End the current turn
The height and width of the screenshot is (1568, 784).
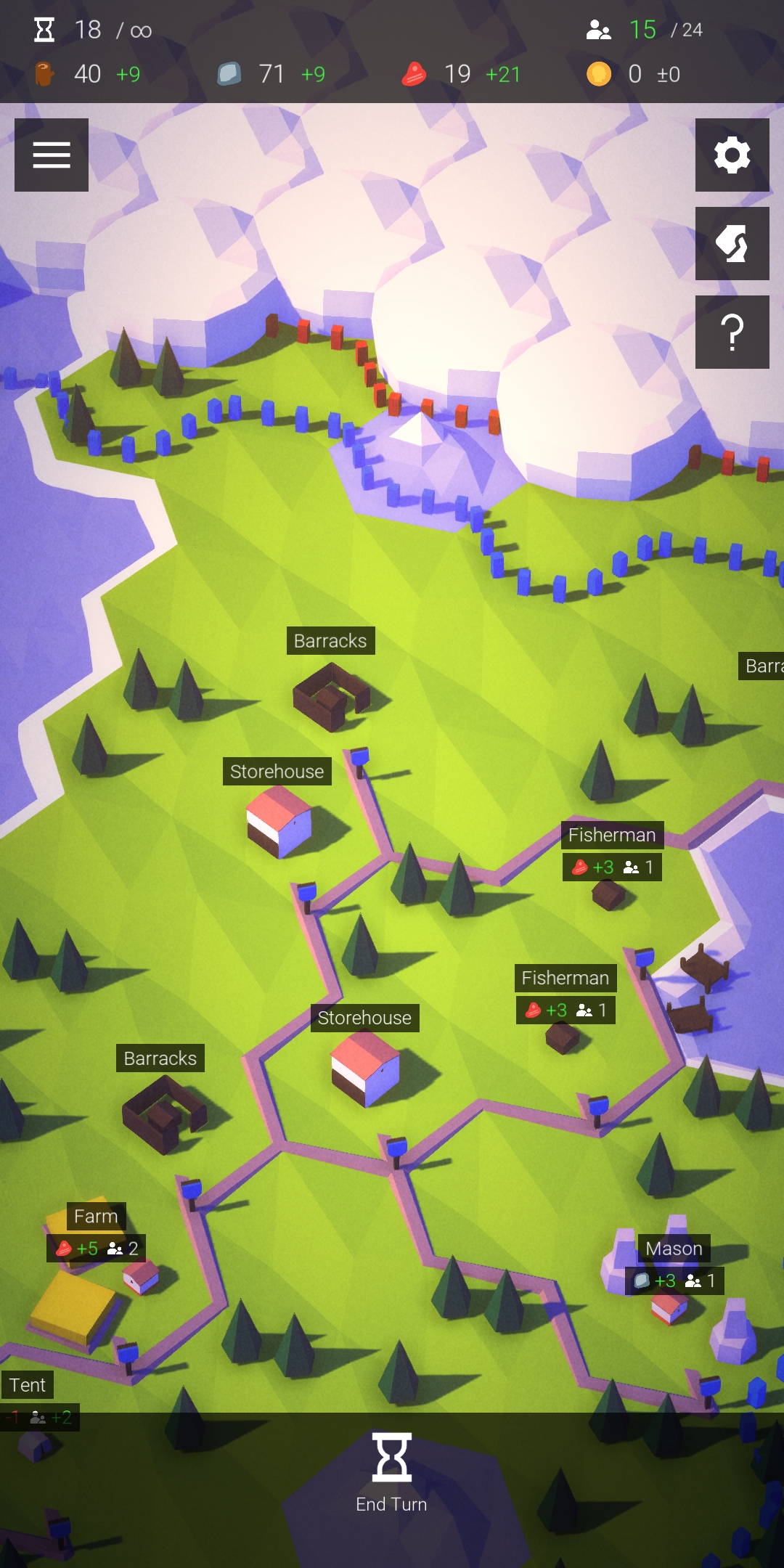[392, 1474]
